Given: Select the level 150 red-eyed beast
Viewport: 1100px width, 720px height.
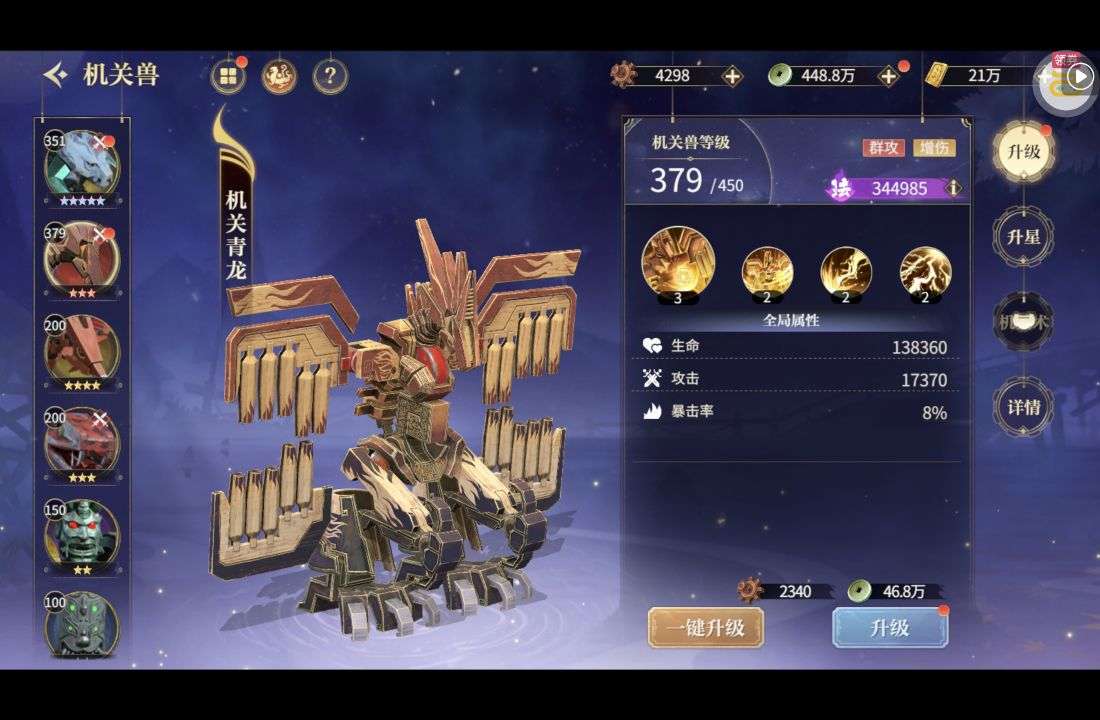Looking at the screenshot, I should [81, 533].
